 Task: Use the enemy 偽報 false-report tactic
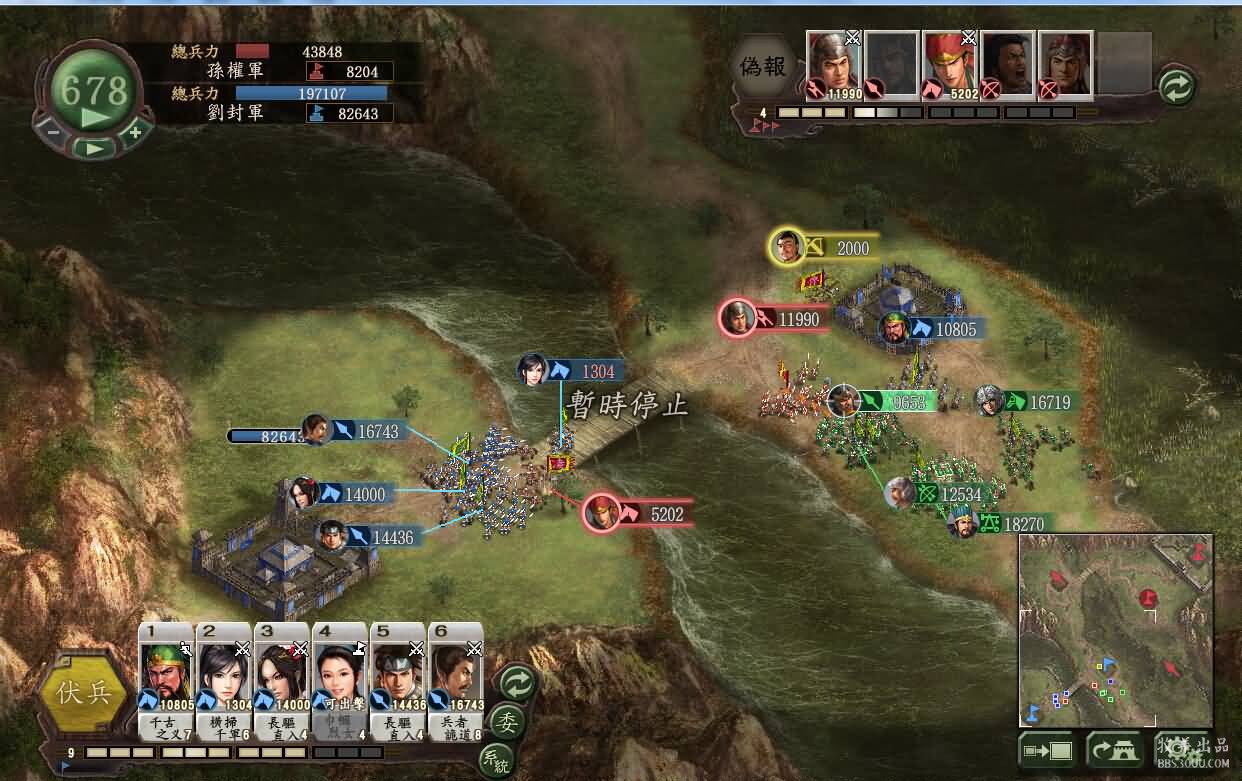764,66
